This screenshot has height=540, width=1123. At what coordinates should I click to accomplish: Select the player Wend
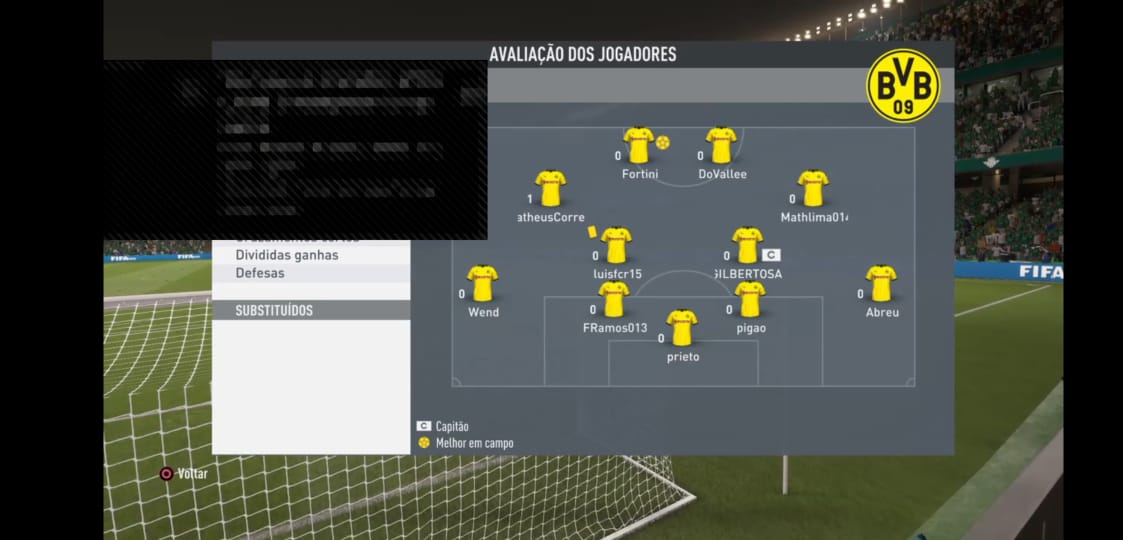coord(482,283)
